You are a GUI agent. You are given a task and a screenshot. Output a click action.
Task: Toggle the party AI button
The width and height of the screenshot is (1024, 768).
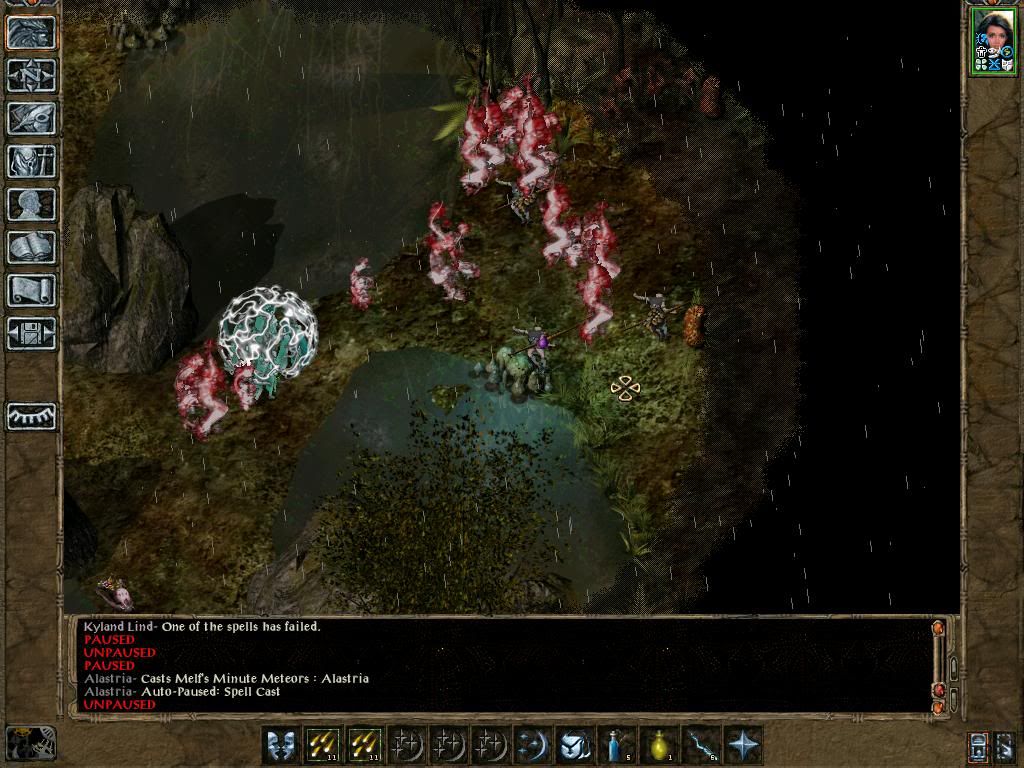pos(1005,746)
